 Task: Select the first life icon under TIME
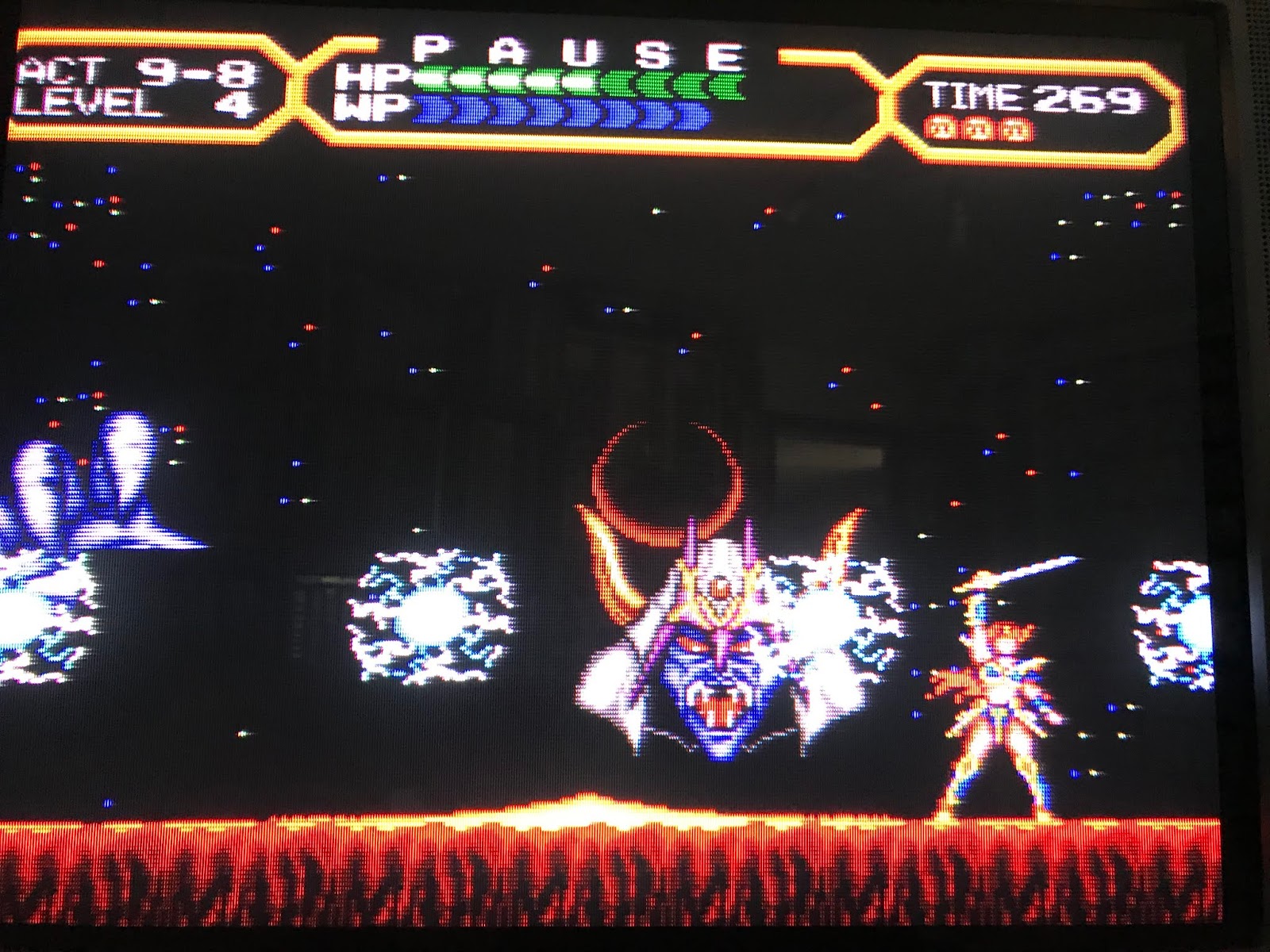click(x=941, y=127)
